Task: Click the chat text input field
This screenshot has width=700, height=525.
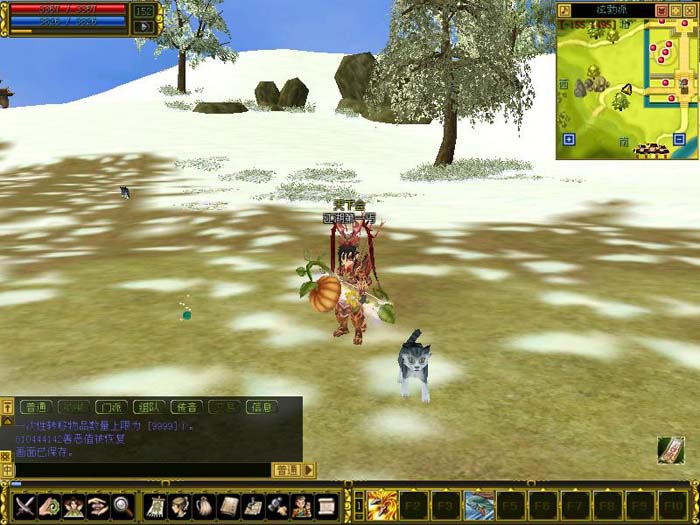Action: click(140, 469)
